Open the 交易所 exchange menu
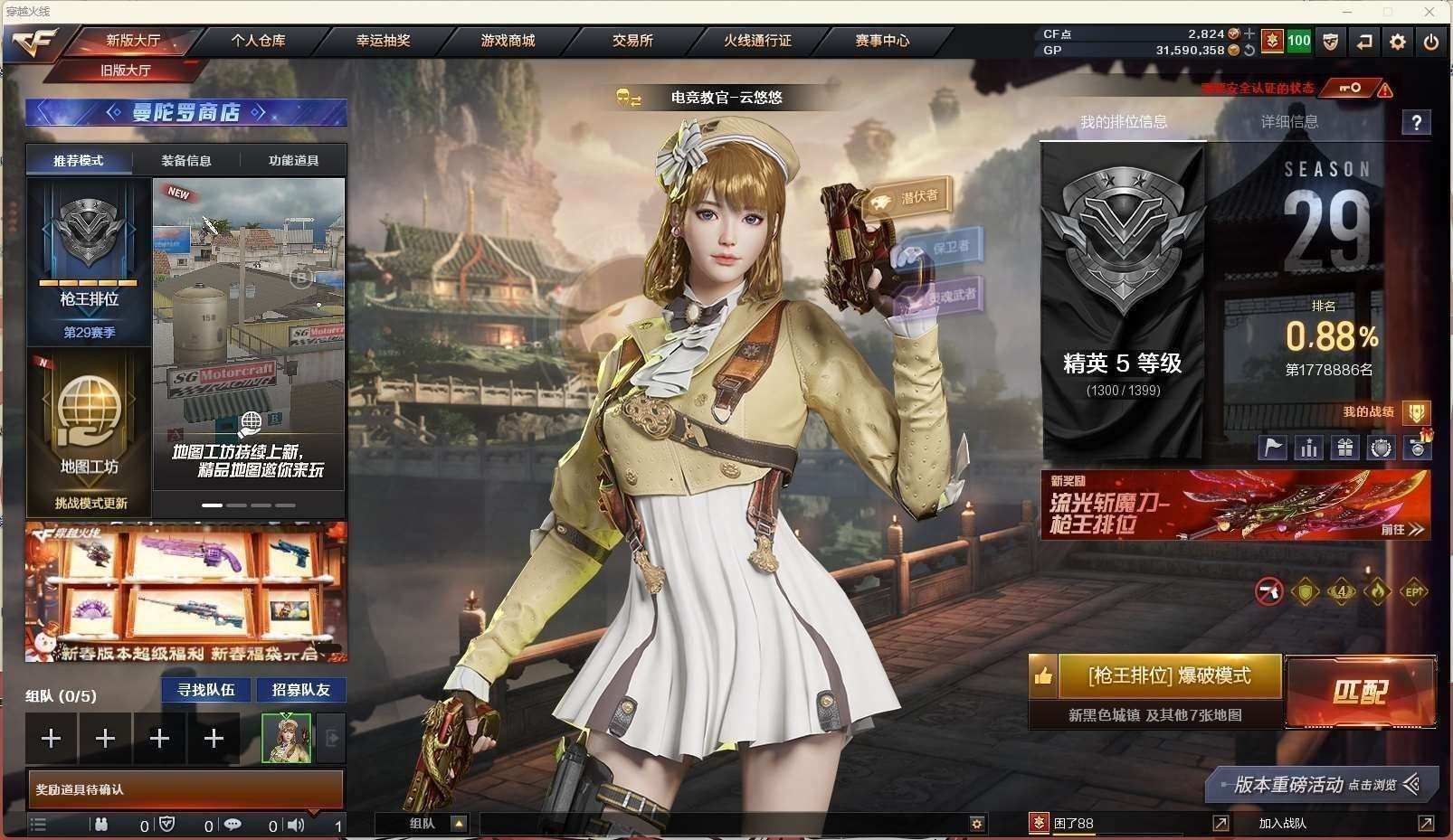The width and height of the screenshot is (1453, 840). (x=632, y=41)
